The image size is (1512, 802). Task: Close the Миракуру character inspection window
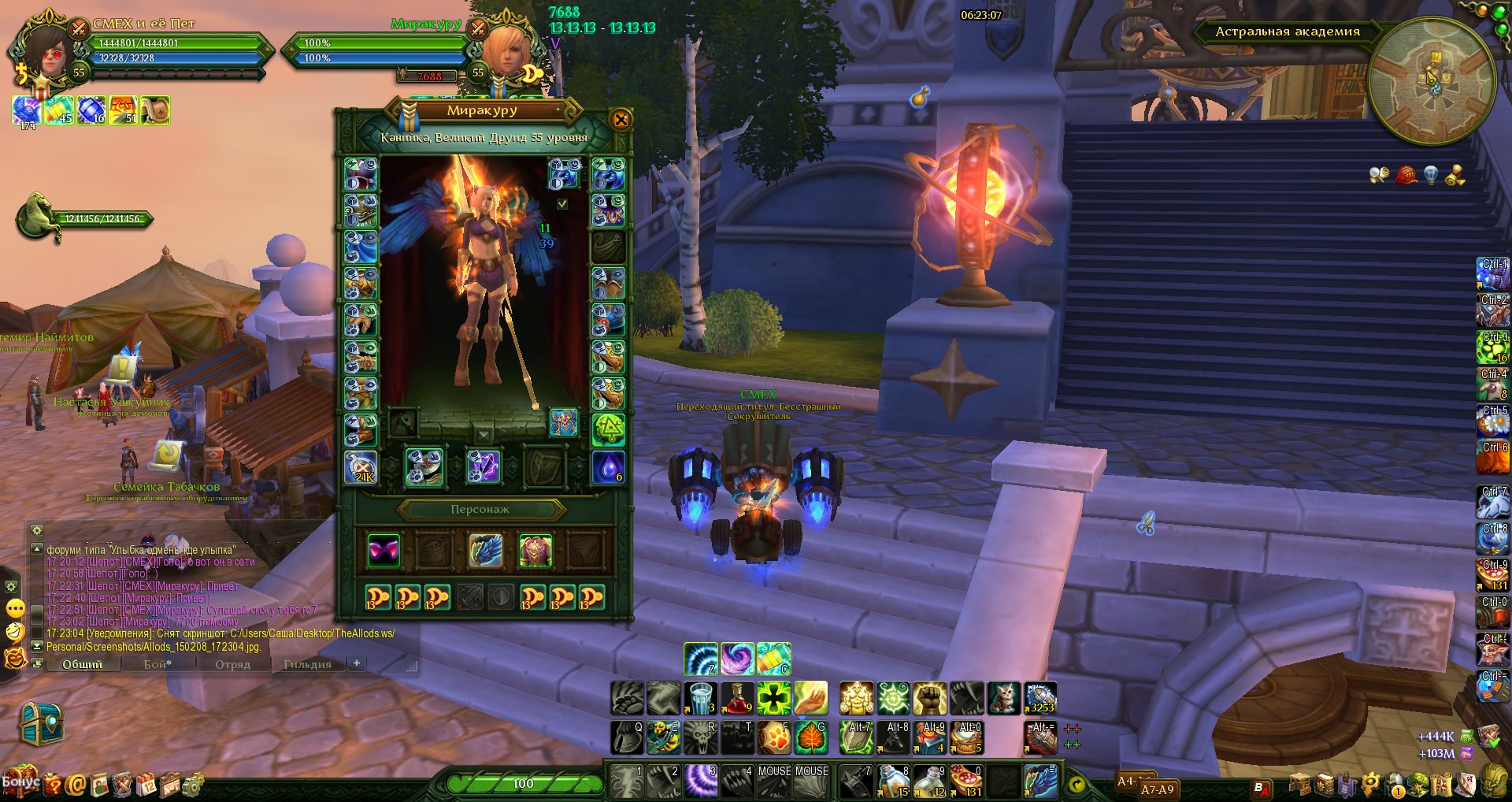[621, 120]
